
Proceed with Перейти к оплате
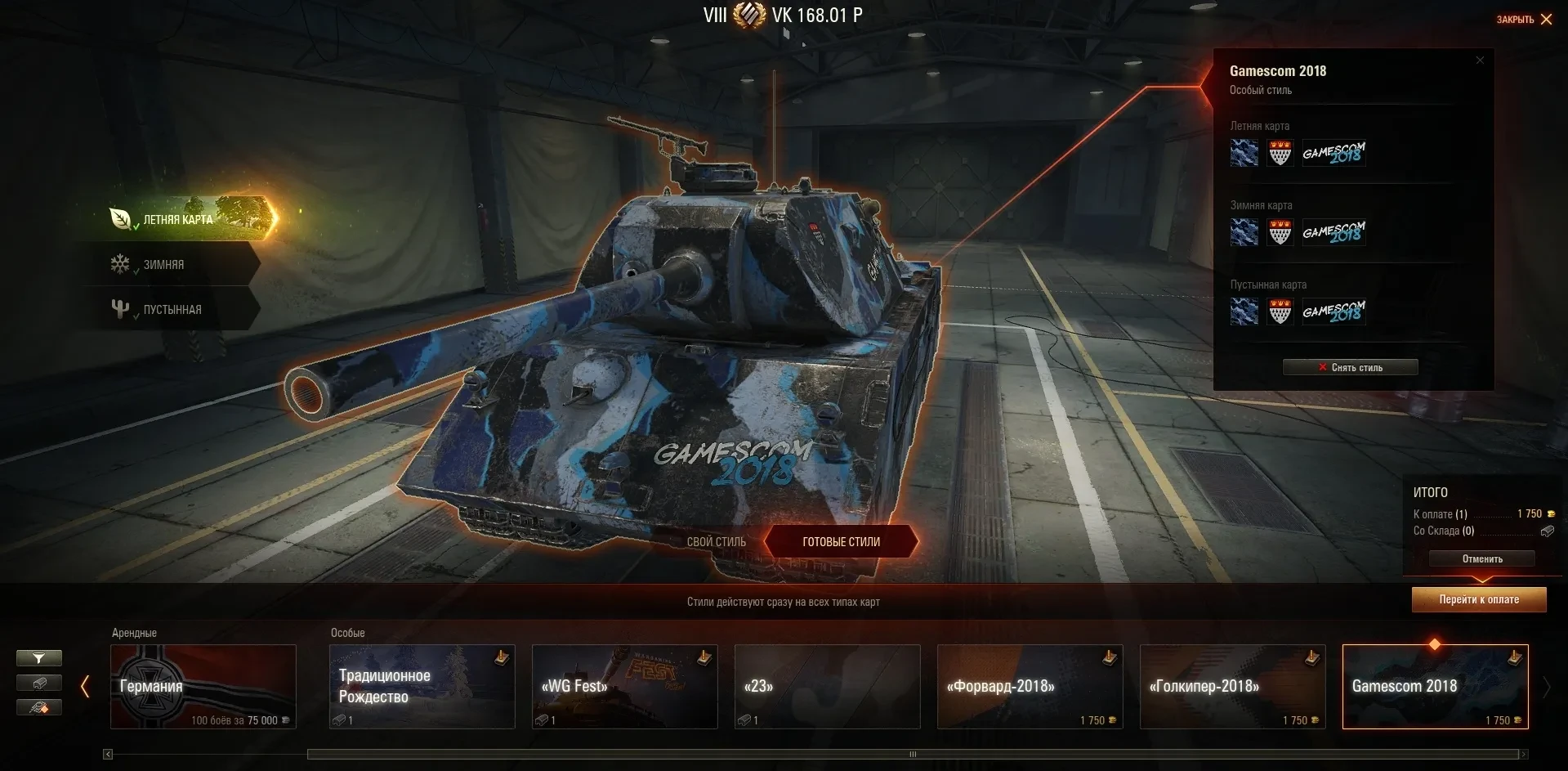click(1479, 599)
